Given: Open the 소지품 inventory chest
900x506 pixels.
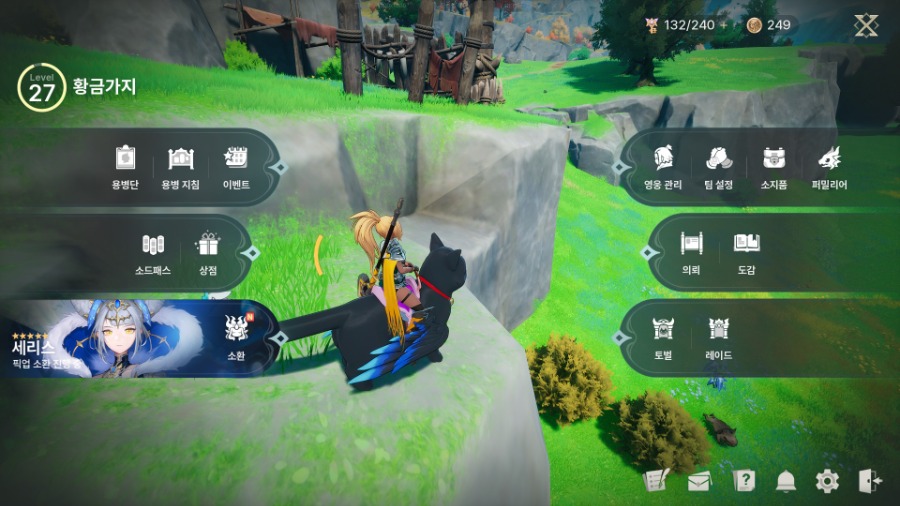Looking at the screenshot, I should 774,165.
